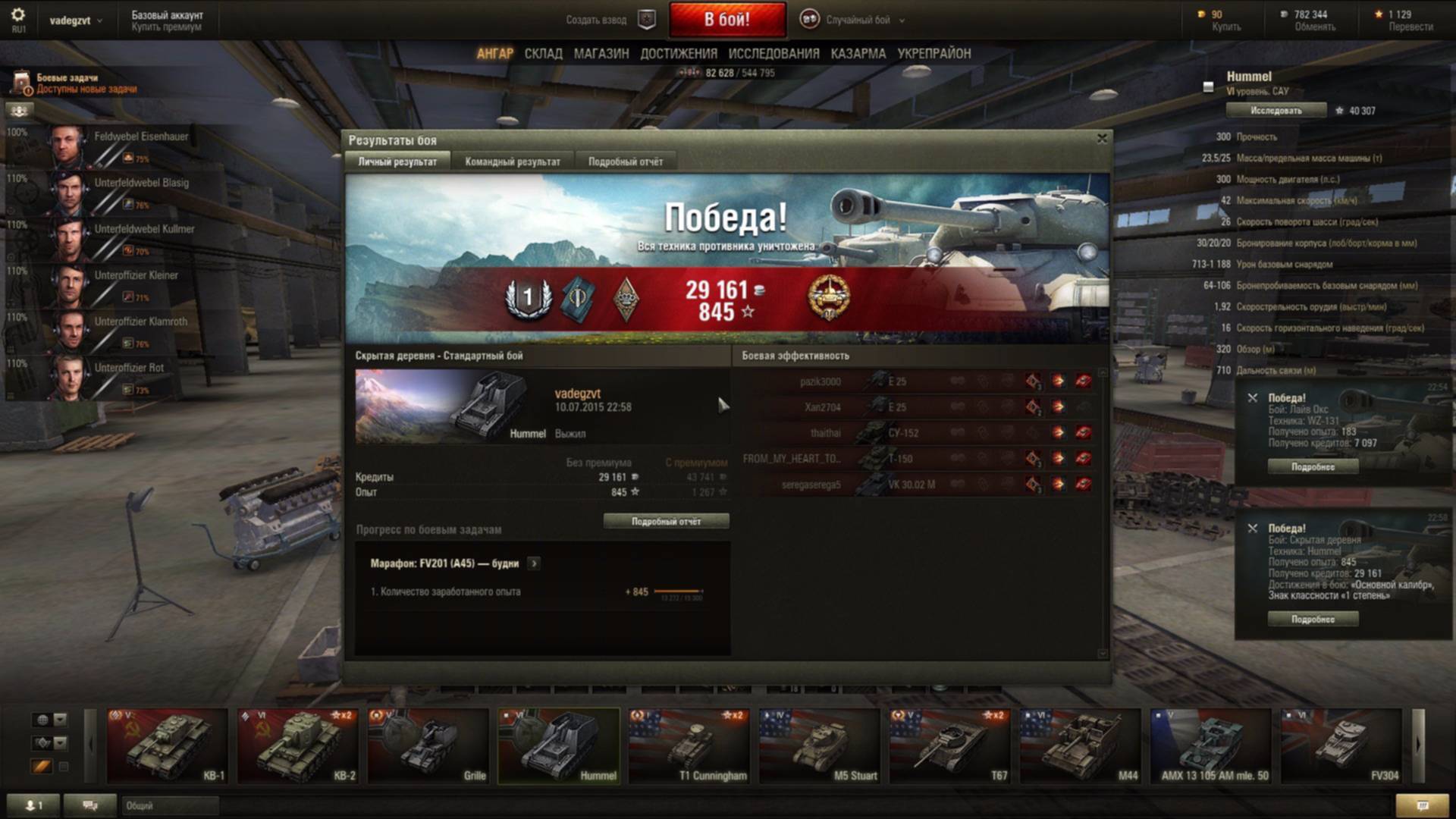
Task: Pick the FV304 tank in the carousel
Action: (1341, 745)
